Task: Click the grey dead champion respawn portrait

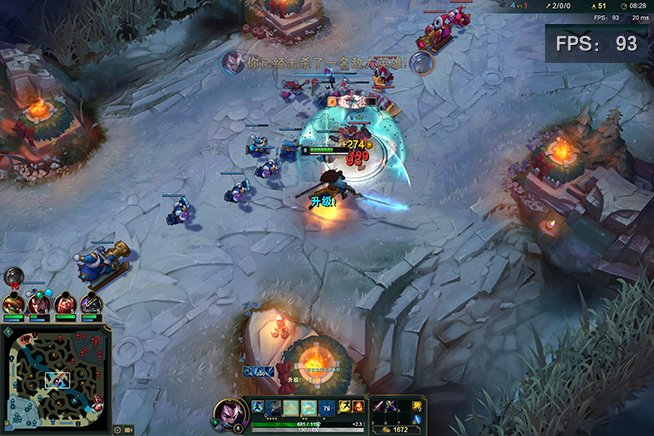Action: [x=13, y=276]
